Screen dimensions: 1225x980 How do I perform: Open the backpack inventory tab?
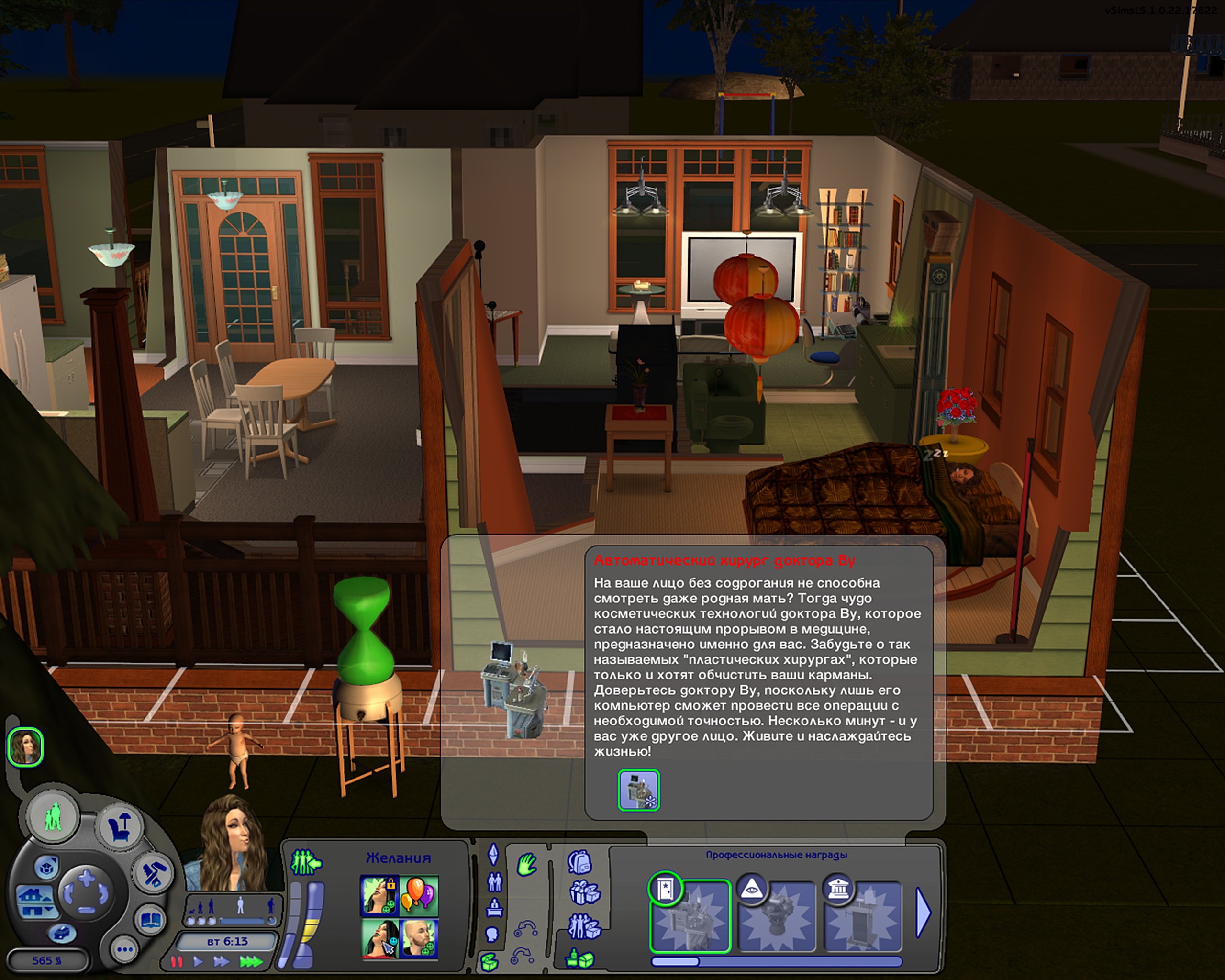pos(580,862)
